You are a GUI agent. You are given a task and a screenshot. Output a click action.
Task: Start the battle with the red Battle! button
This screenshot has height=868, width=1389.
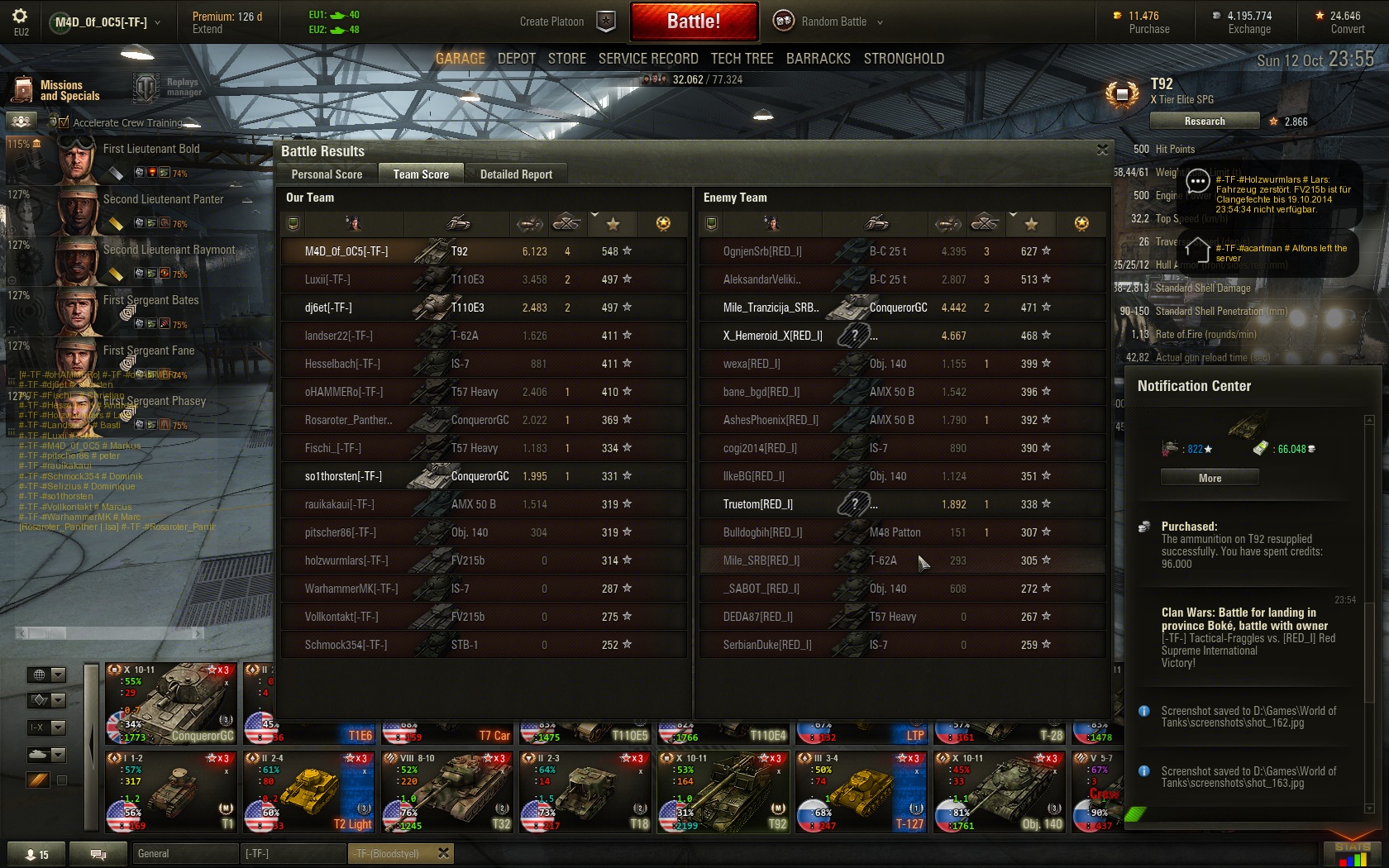[x=694, y=21]
